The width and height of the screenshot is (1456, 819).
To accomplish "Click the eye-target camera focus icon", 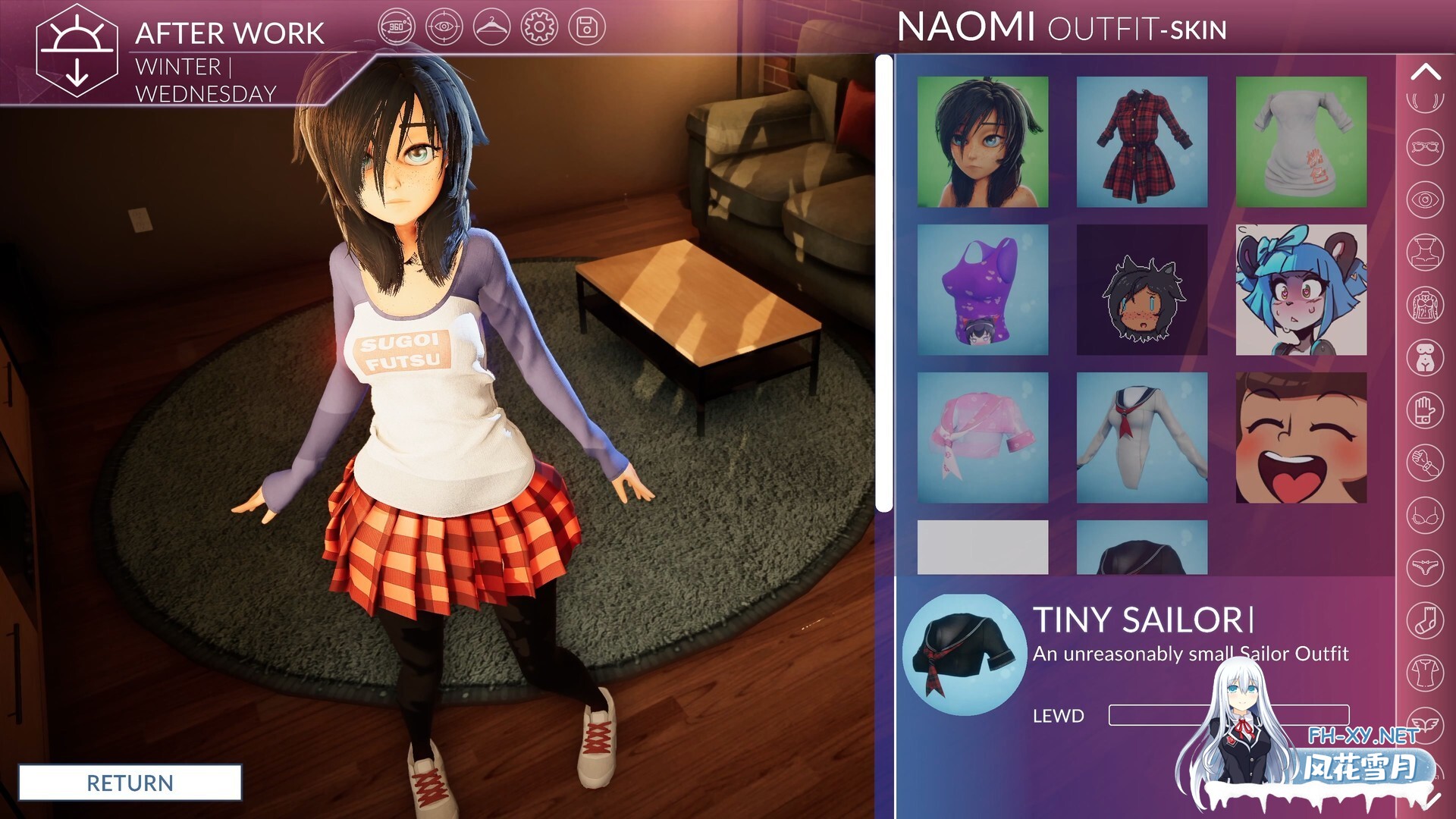I will coord(446,27).
